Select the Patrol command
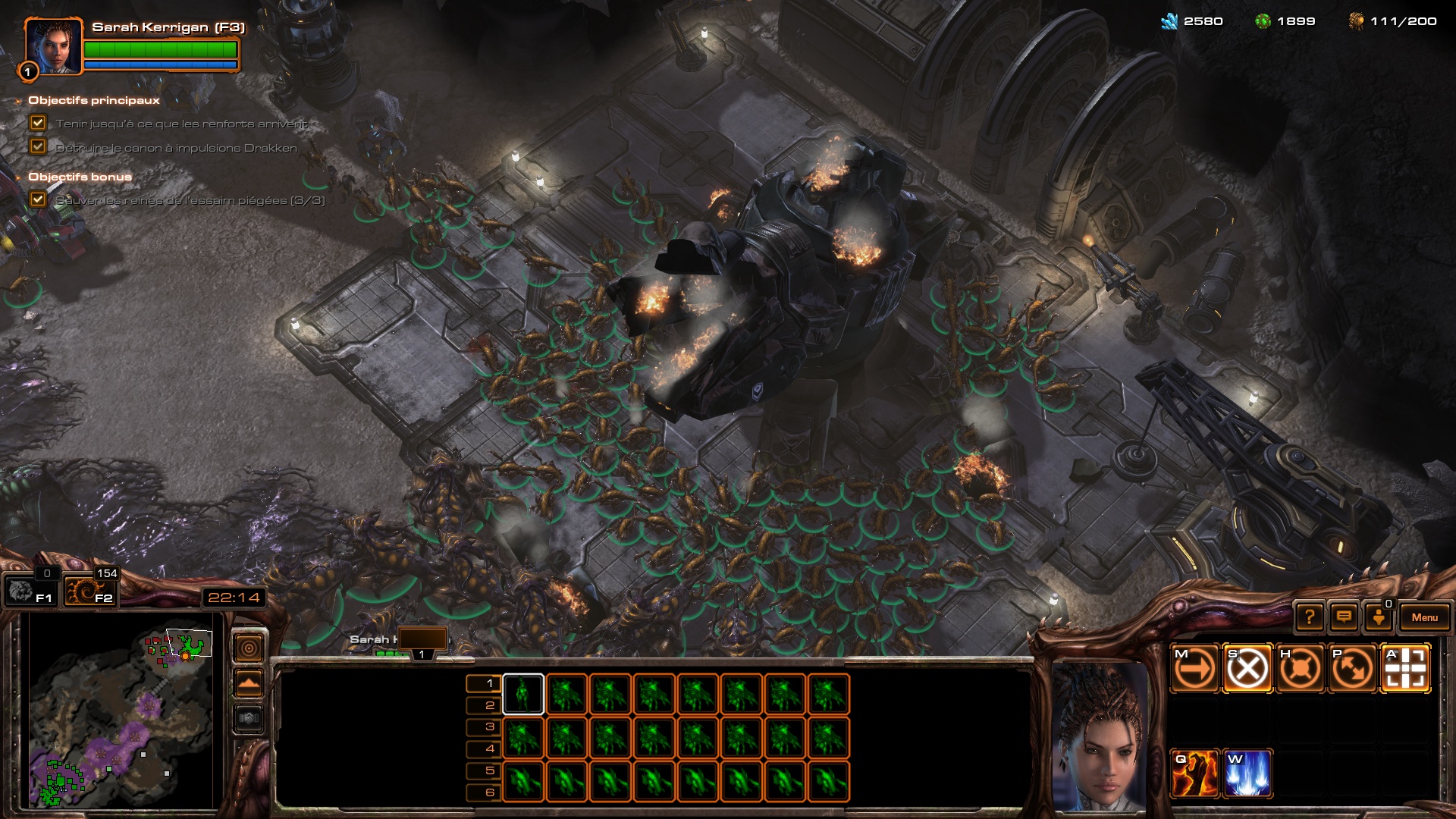The height and width of the screenshot is (819, 1456). tap(1352, 669)
